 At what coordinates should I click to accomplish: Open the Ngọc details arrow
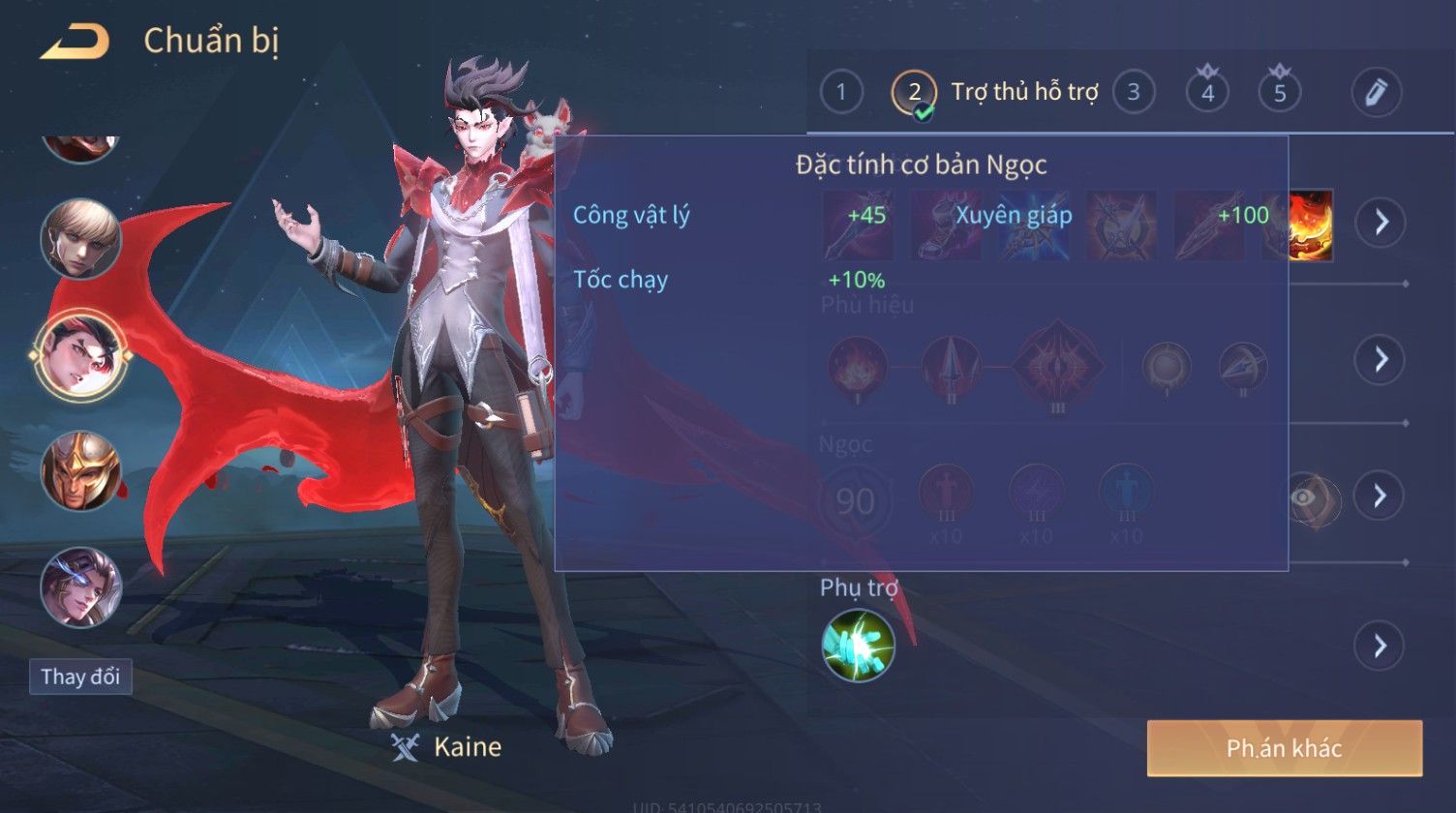[x=1380, y=496]
